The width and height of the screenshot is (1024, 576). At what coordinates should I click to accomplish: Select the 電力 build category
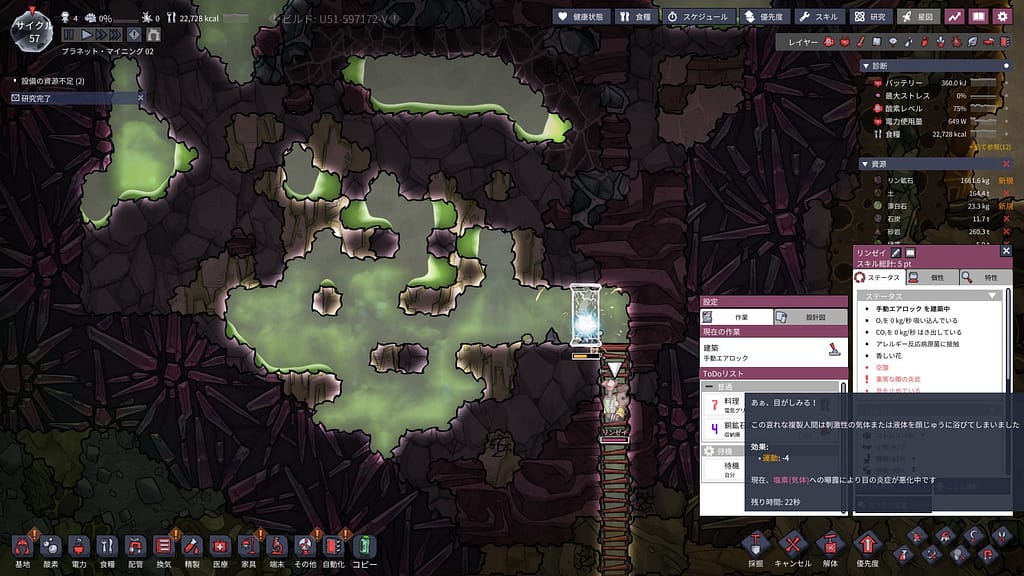(x=79, y=546)
